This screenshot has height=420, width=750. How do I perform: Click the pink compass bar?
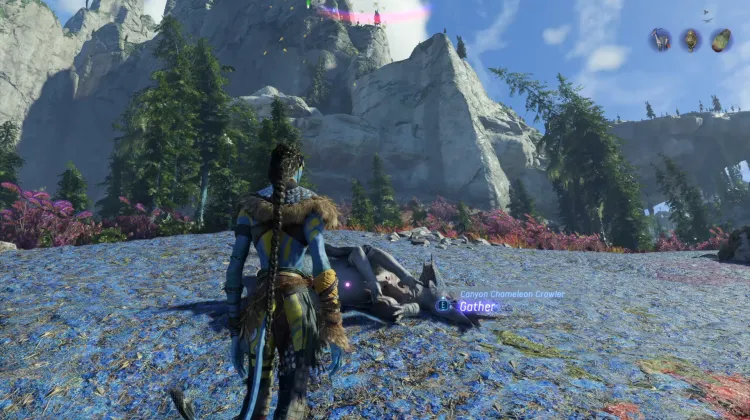pyautogui.click(x=374, y=14)
